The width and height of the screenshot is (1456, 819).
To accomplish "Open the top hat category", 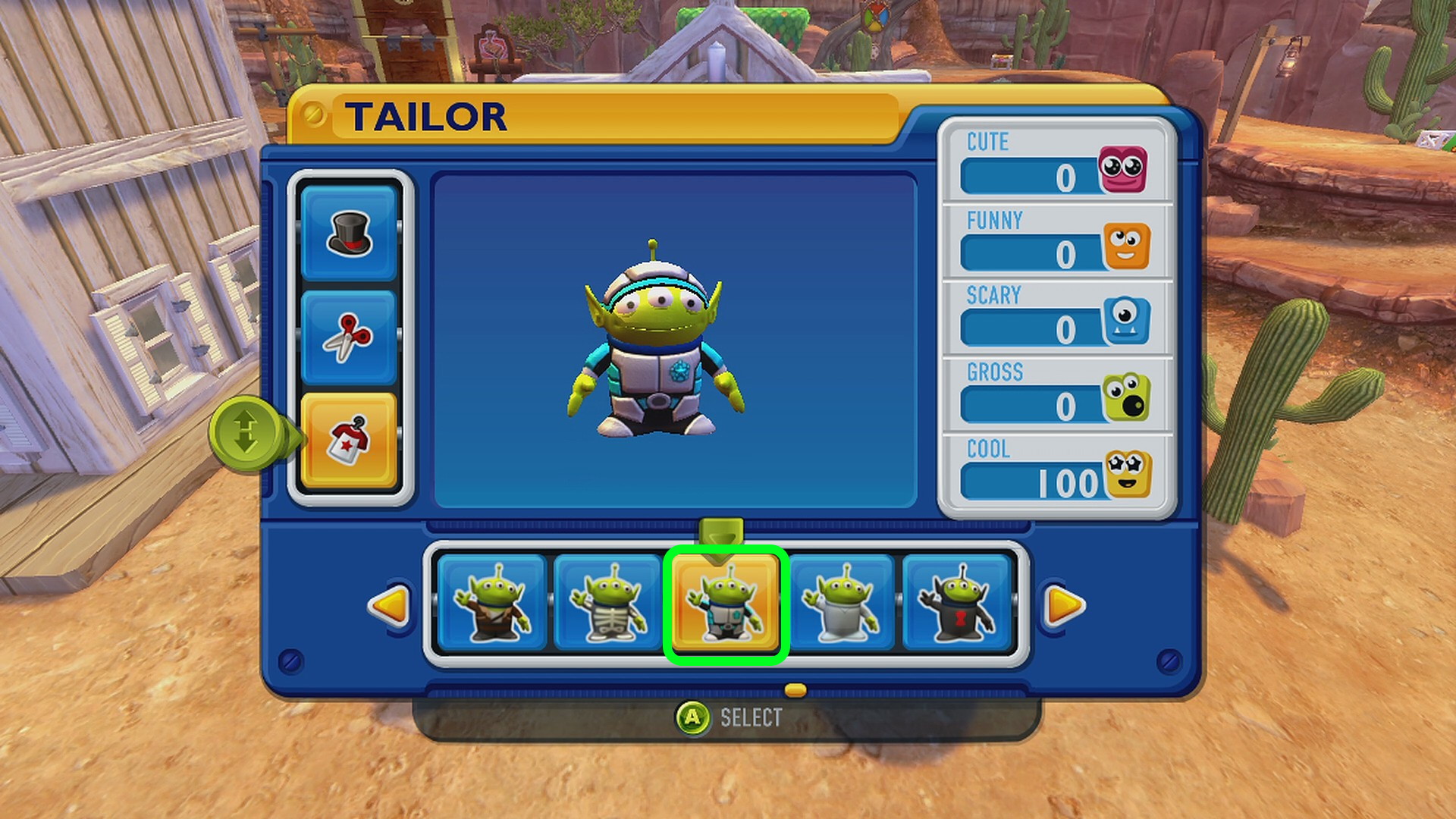I will coord(349,233).
